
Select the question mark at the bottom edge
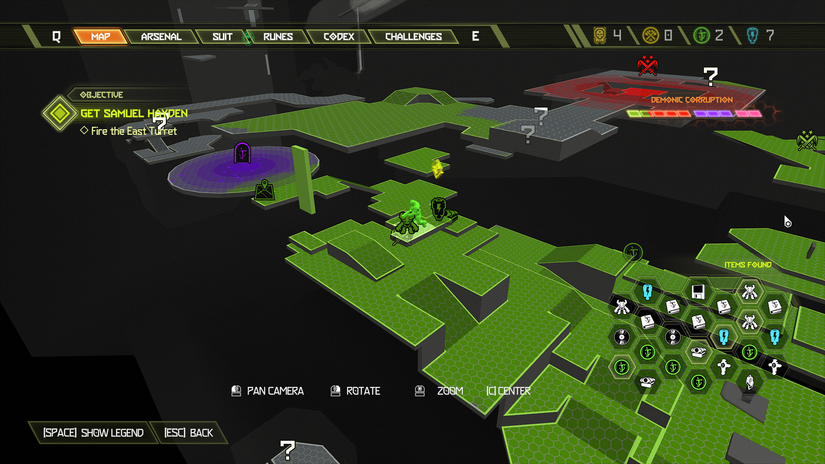coord(288,449)
